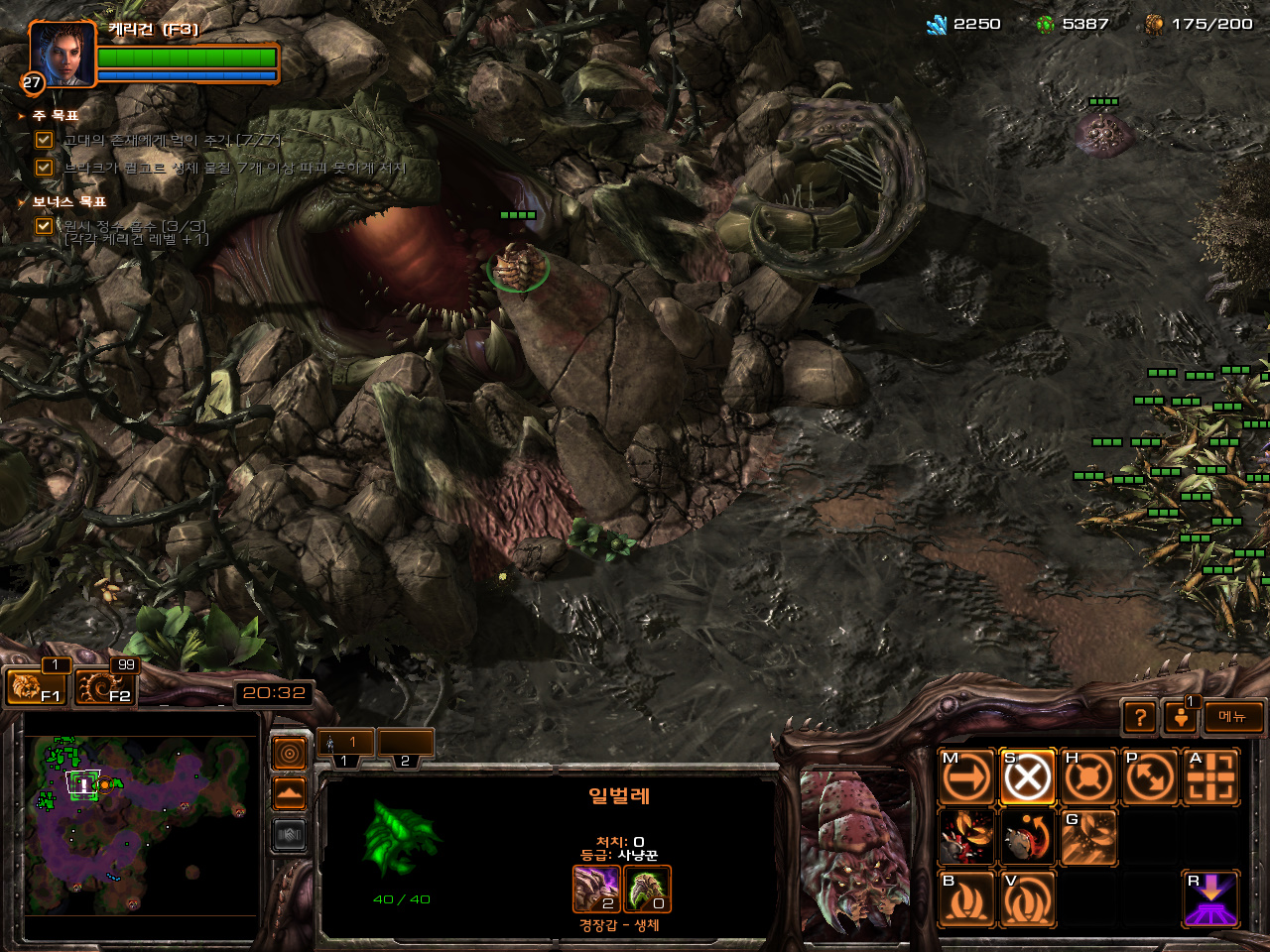The width and height of the screenshot is (1270, 952).
Task: Issue the Move command
Action: [966, 777]
